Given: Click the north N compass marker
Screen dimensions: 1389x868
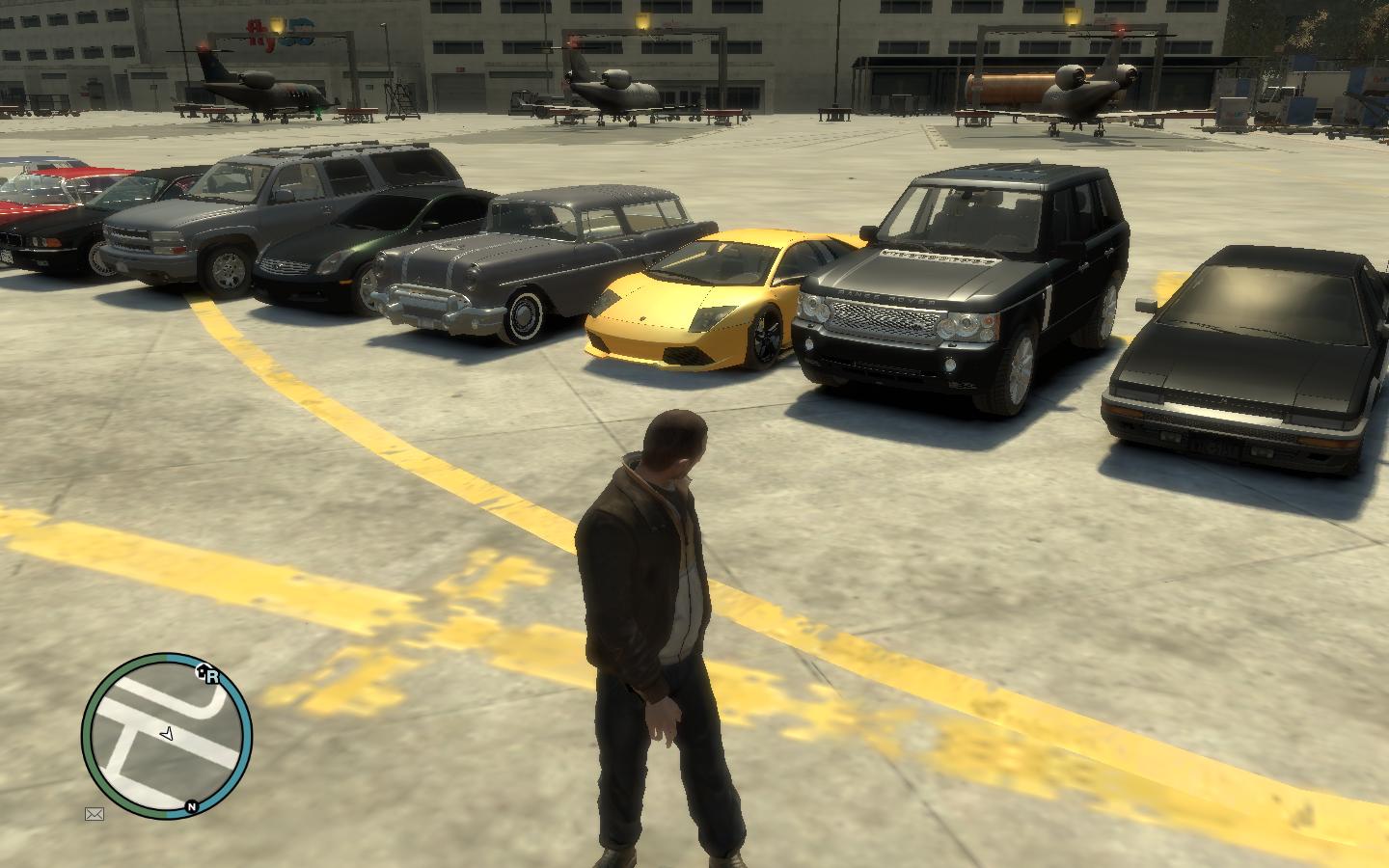Looking at the screenshot, I should click(x=192, y=806).
